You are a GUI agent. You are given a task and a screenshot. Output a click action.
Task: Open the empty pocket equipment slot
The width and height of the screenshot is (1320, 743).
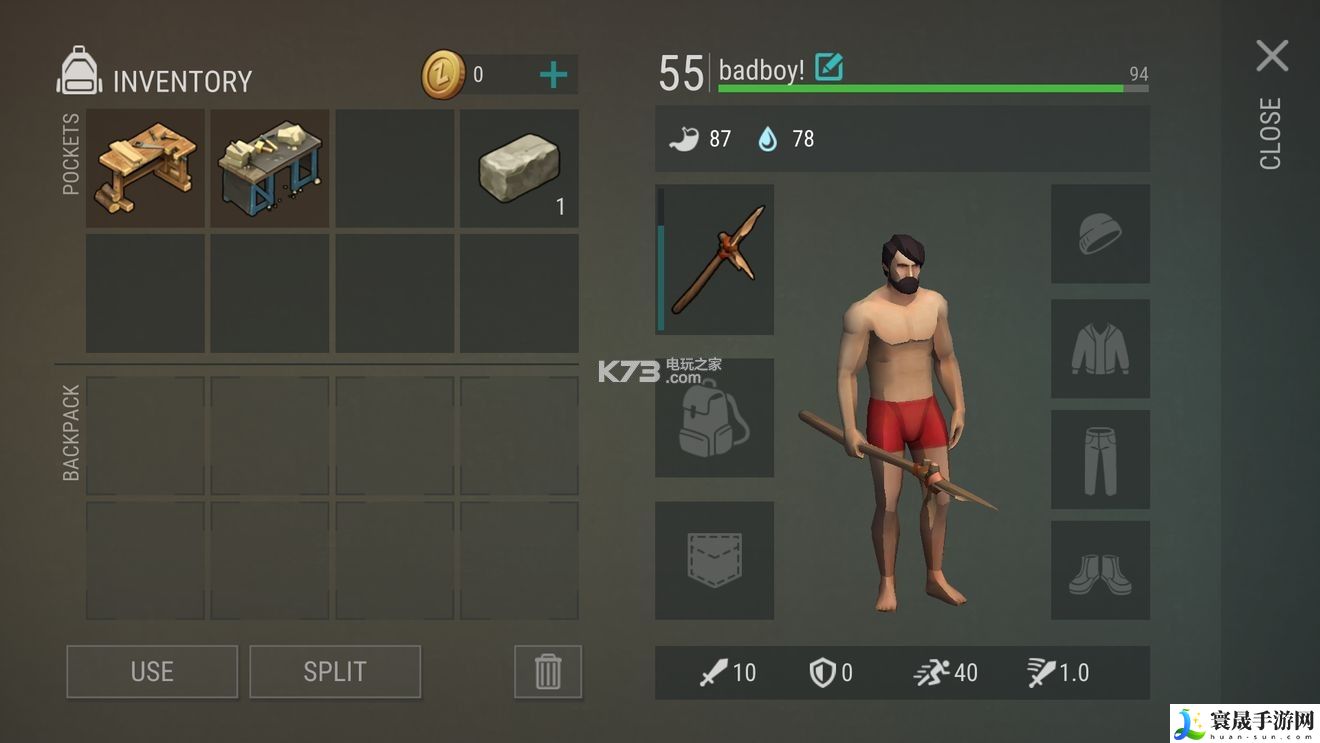point(714,560)
